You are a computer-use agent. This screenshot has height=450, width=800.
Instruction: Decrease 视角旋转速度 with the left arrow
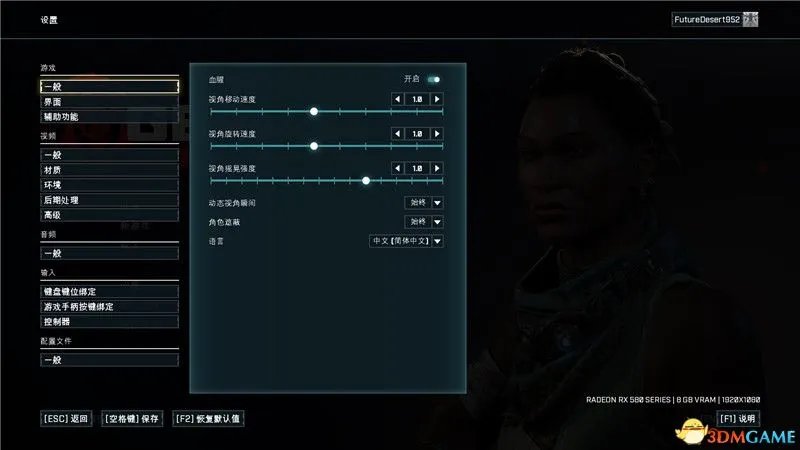397,133
